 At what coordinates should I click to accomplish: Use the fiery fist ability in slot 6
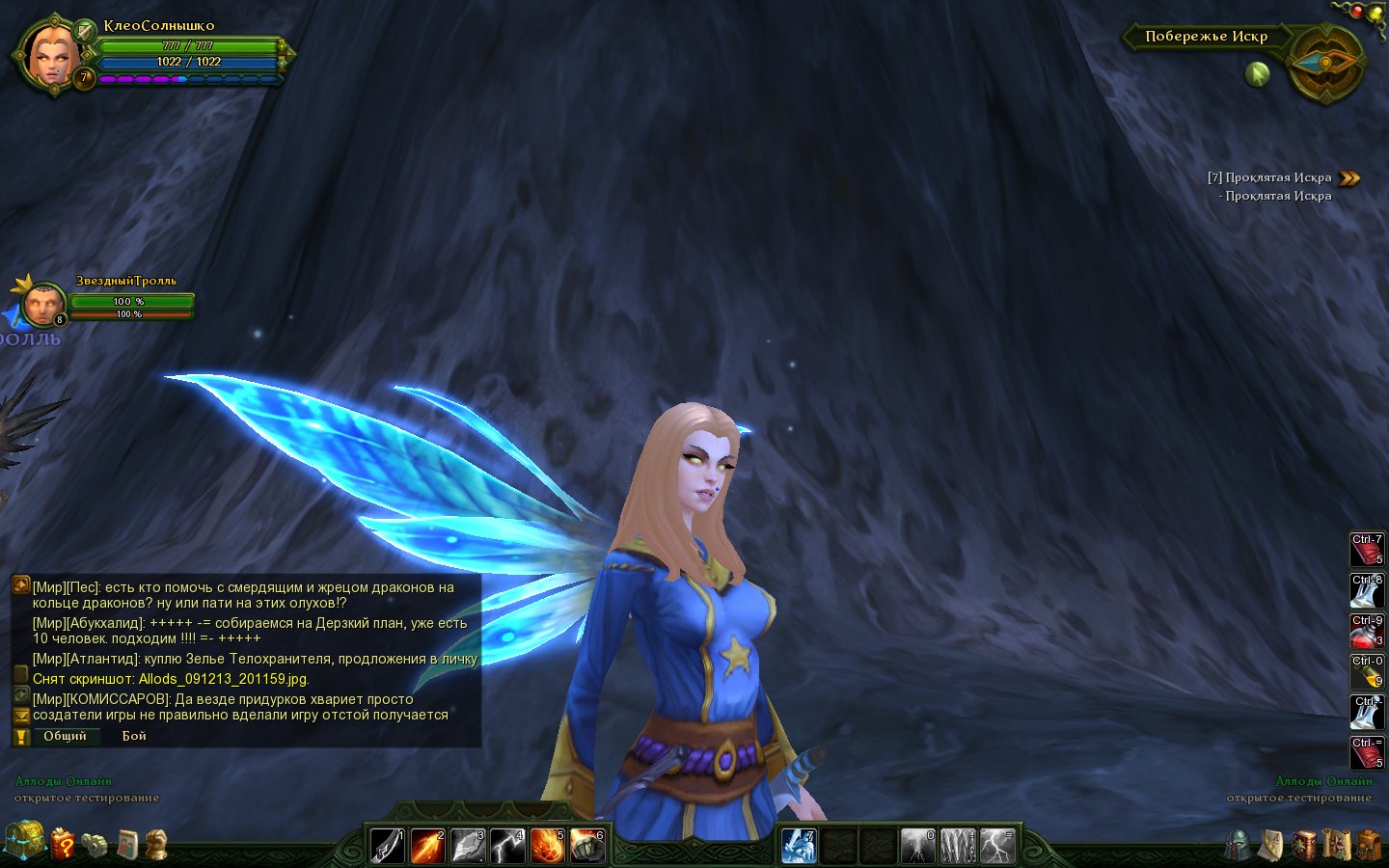click(x=586, y=846)
